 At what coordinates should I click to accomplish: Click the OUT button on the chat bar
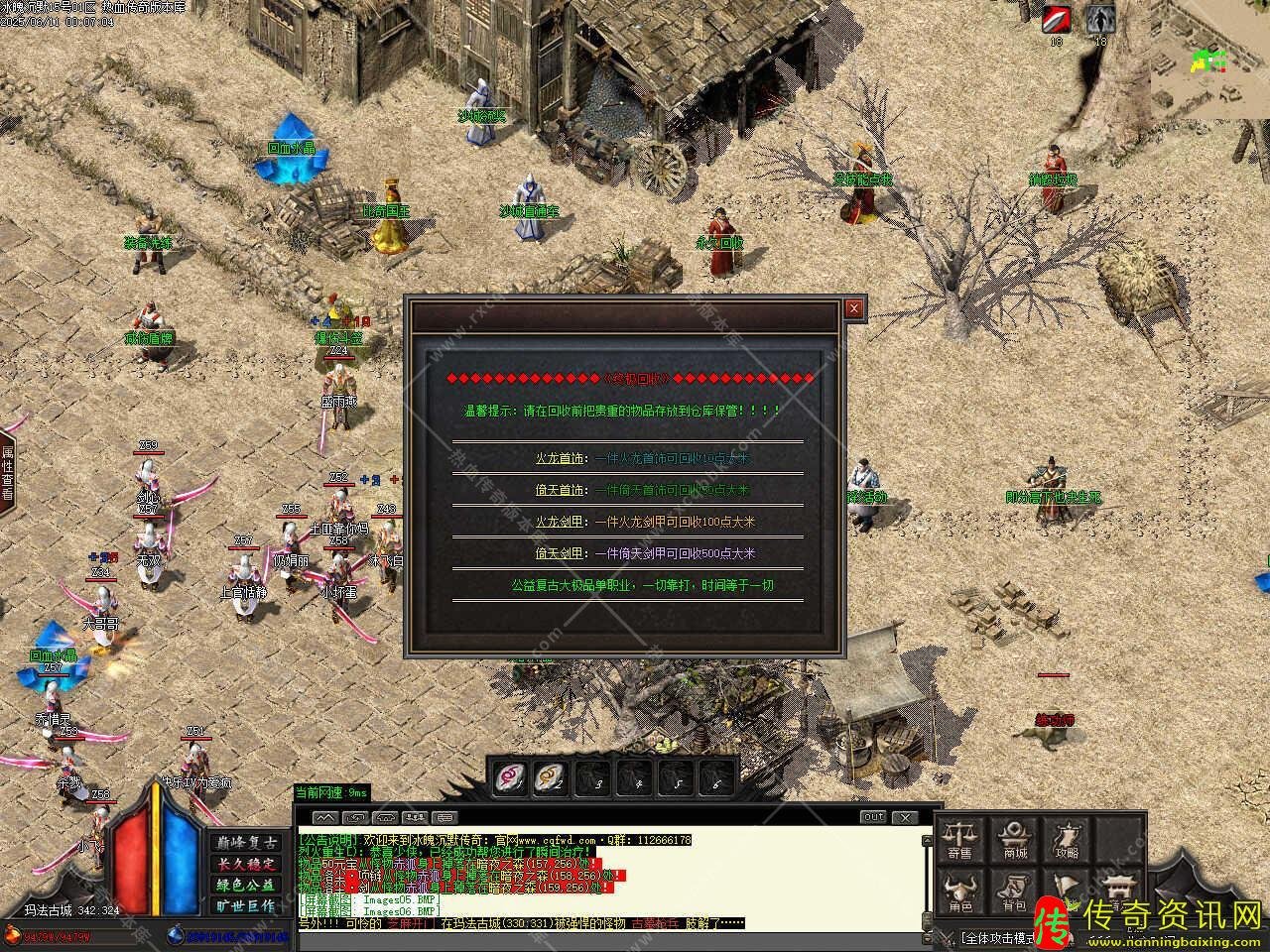pyautogui.click(x=873, y=817)
